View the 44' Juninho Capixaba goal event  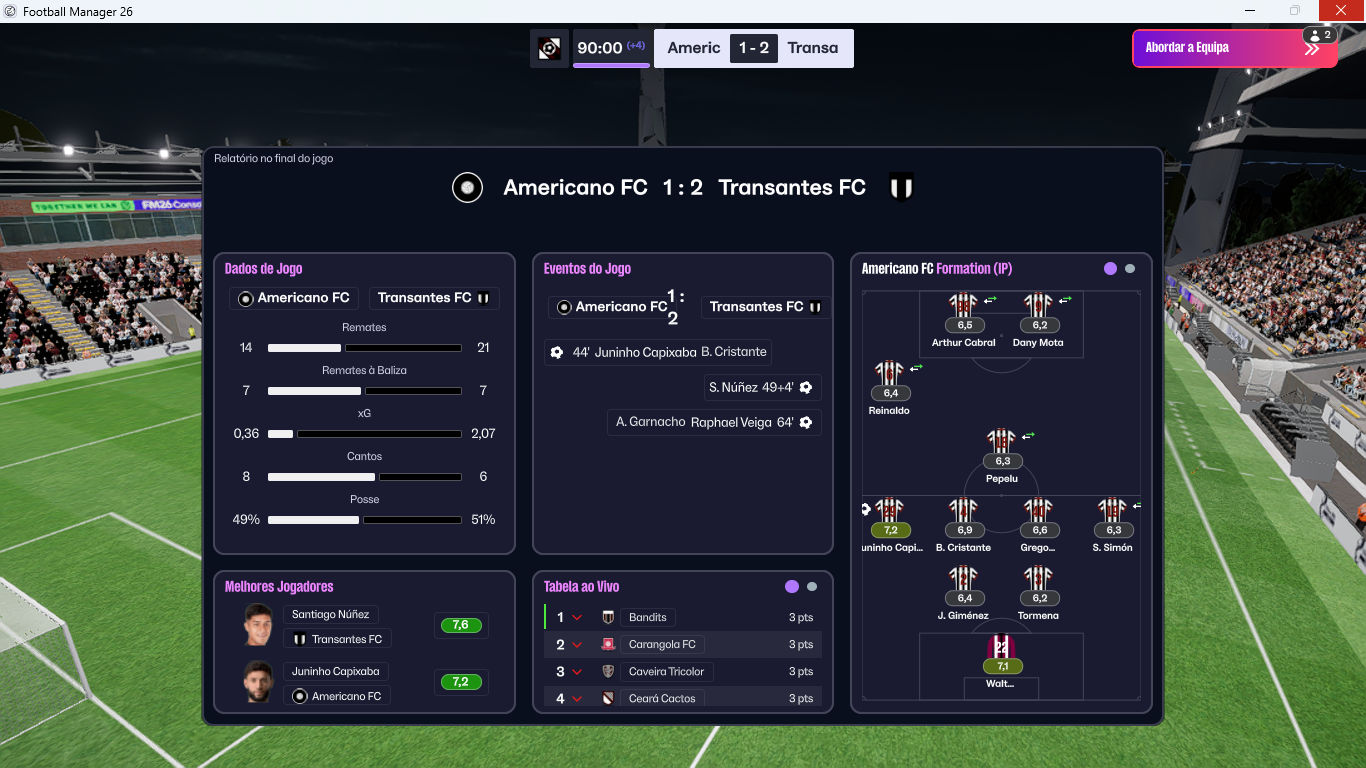point(658,352)
